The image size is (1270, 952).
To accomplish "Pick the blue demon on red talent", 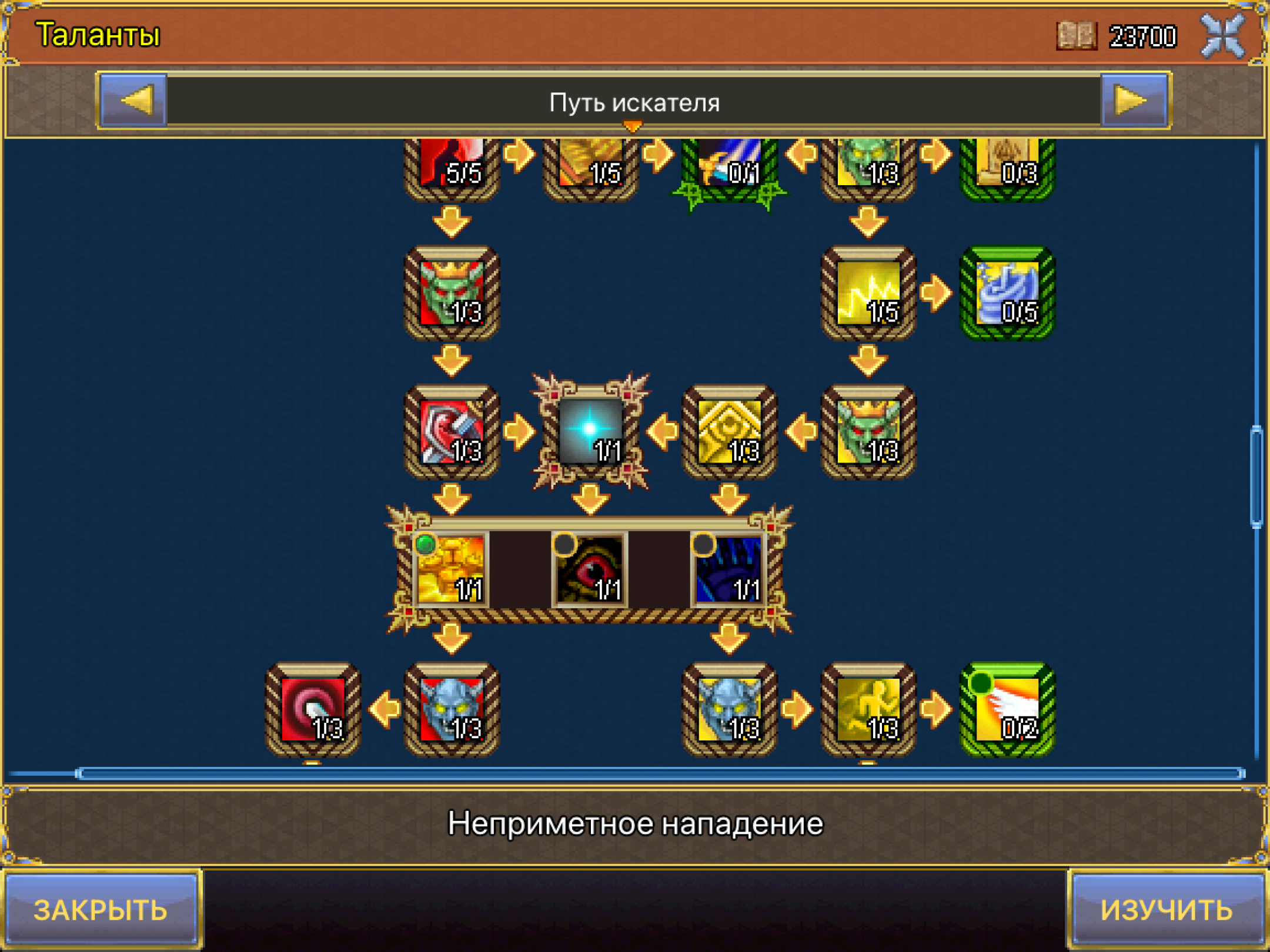I will (x=451, y=709).
